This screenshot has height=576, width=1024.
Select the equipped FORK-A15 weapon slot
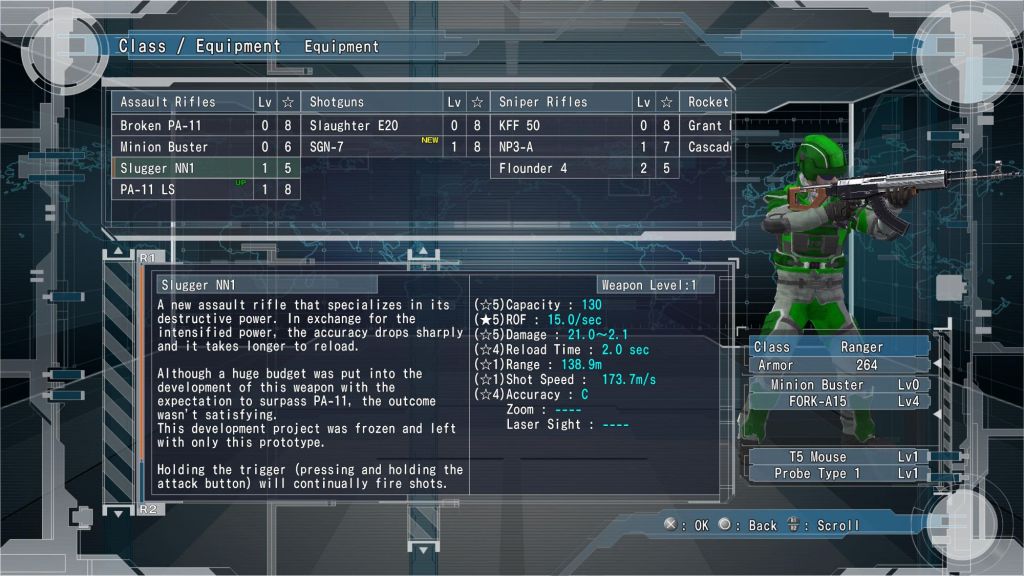click(x=839, y=401)
